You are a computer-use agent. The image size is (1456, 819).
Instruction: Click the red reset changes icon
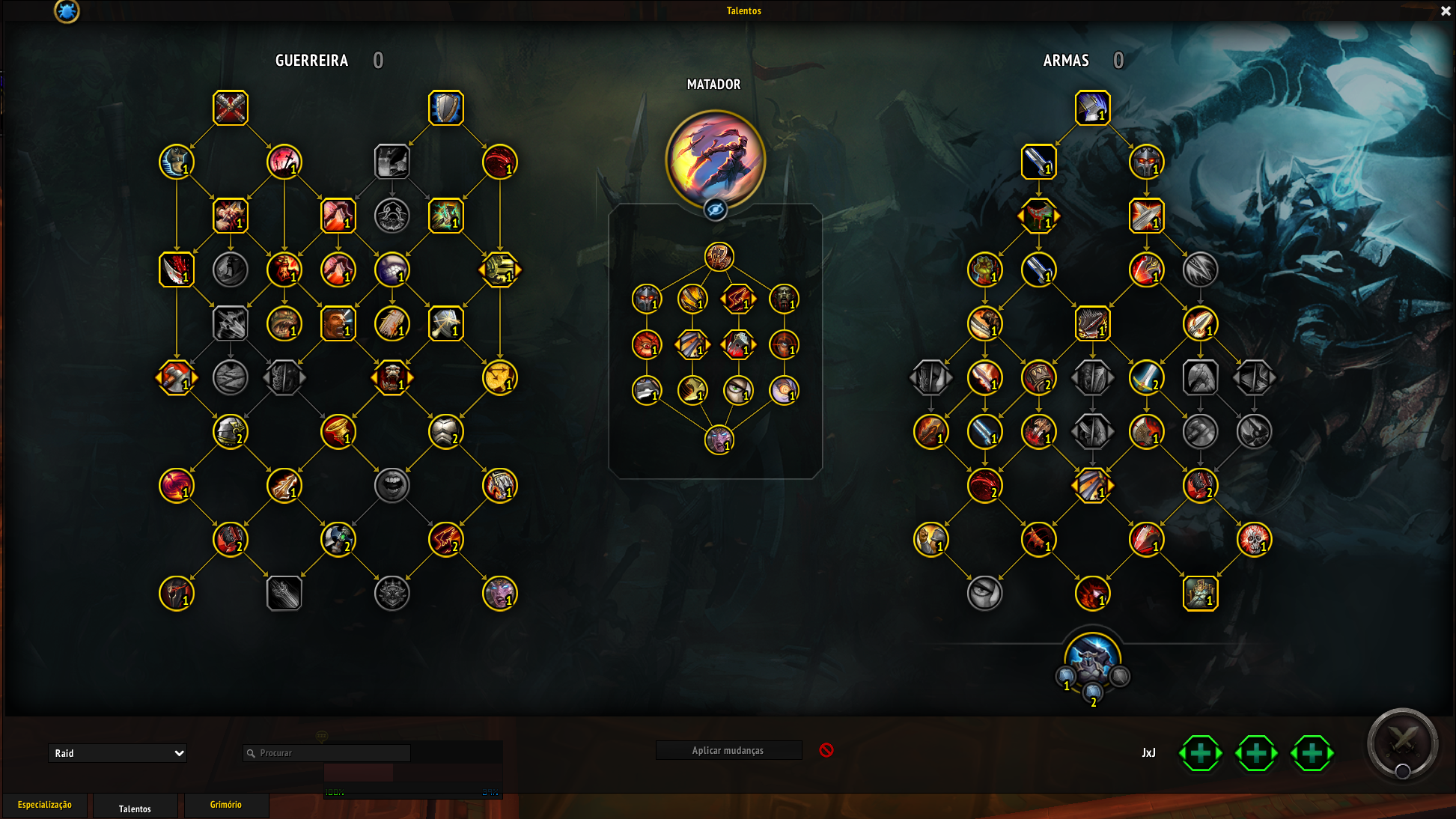[826, 750]
